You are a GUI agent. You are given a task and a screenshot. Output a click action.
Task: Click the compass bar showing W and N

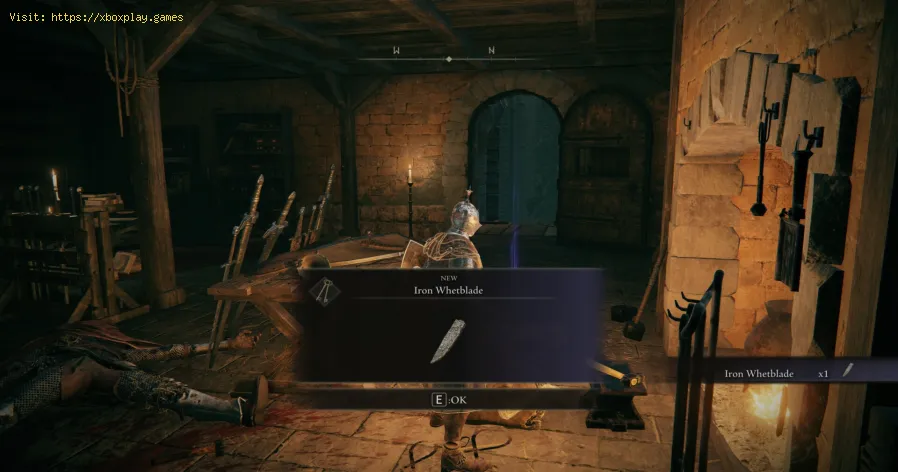[x=447, y=58]
